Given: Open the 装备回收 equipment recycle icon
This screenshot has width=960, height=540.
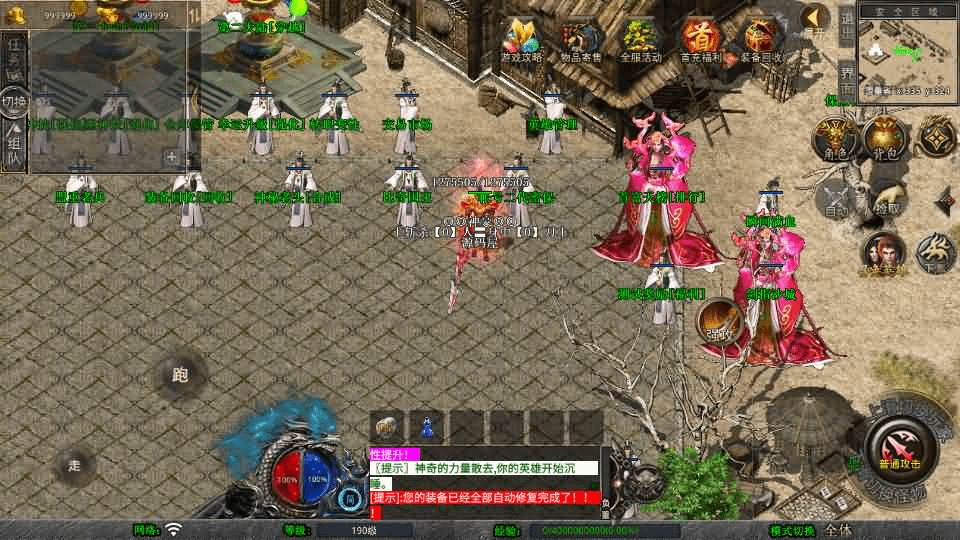Looking at the screenshot, I should click(762, 41).
